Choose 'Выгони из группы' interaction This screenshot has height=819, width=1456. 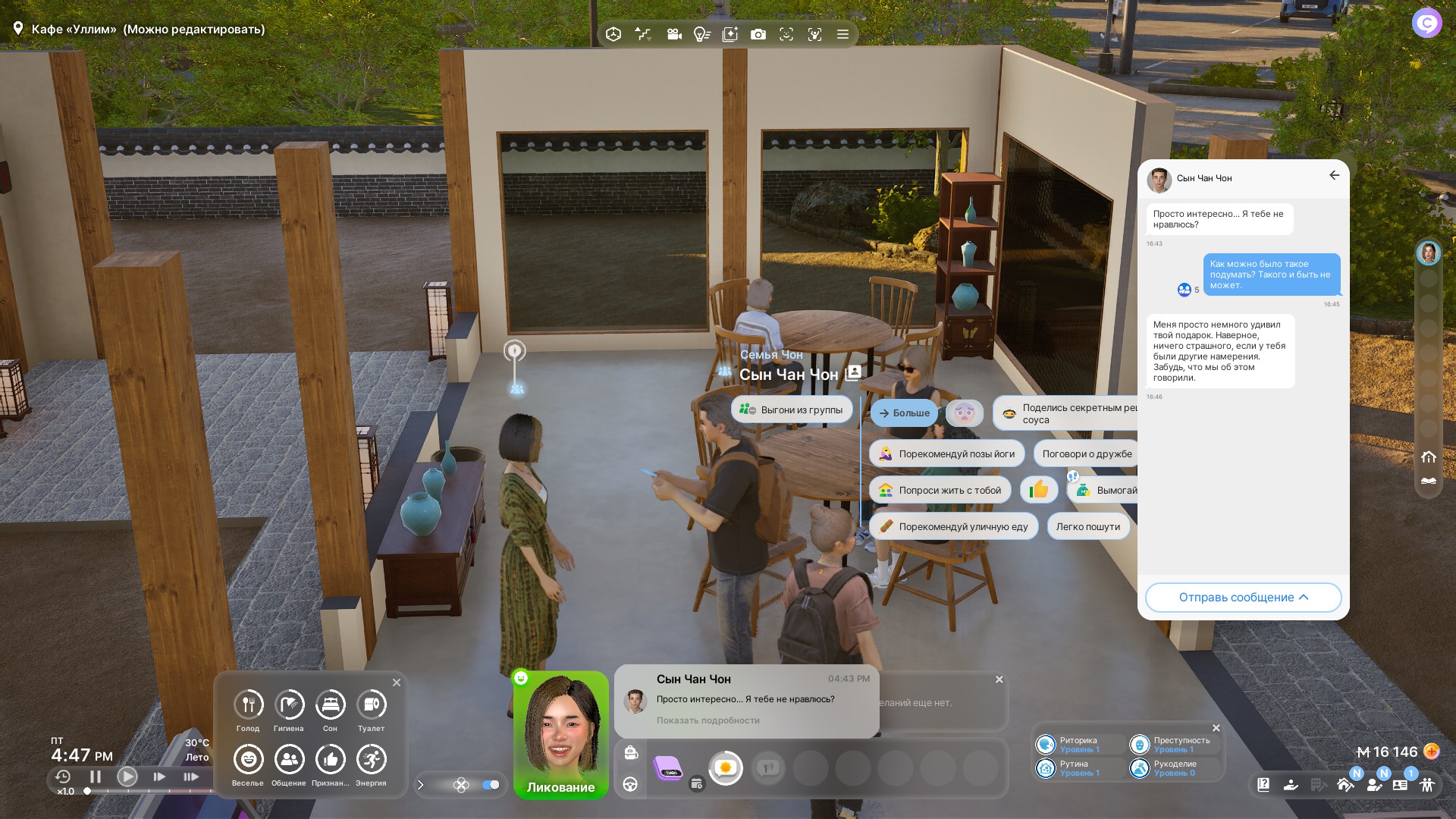(x=792, y=410)
